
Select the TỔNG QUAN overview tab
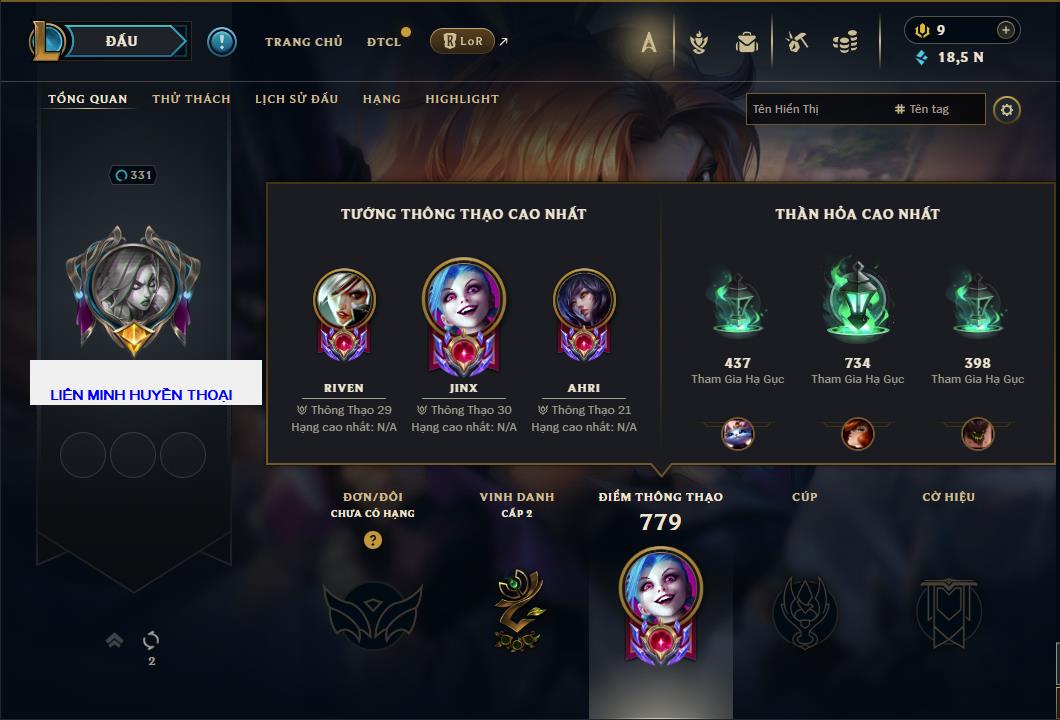coord(88,99)
